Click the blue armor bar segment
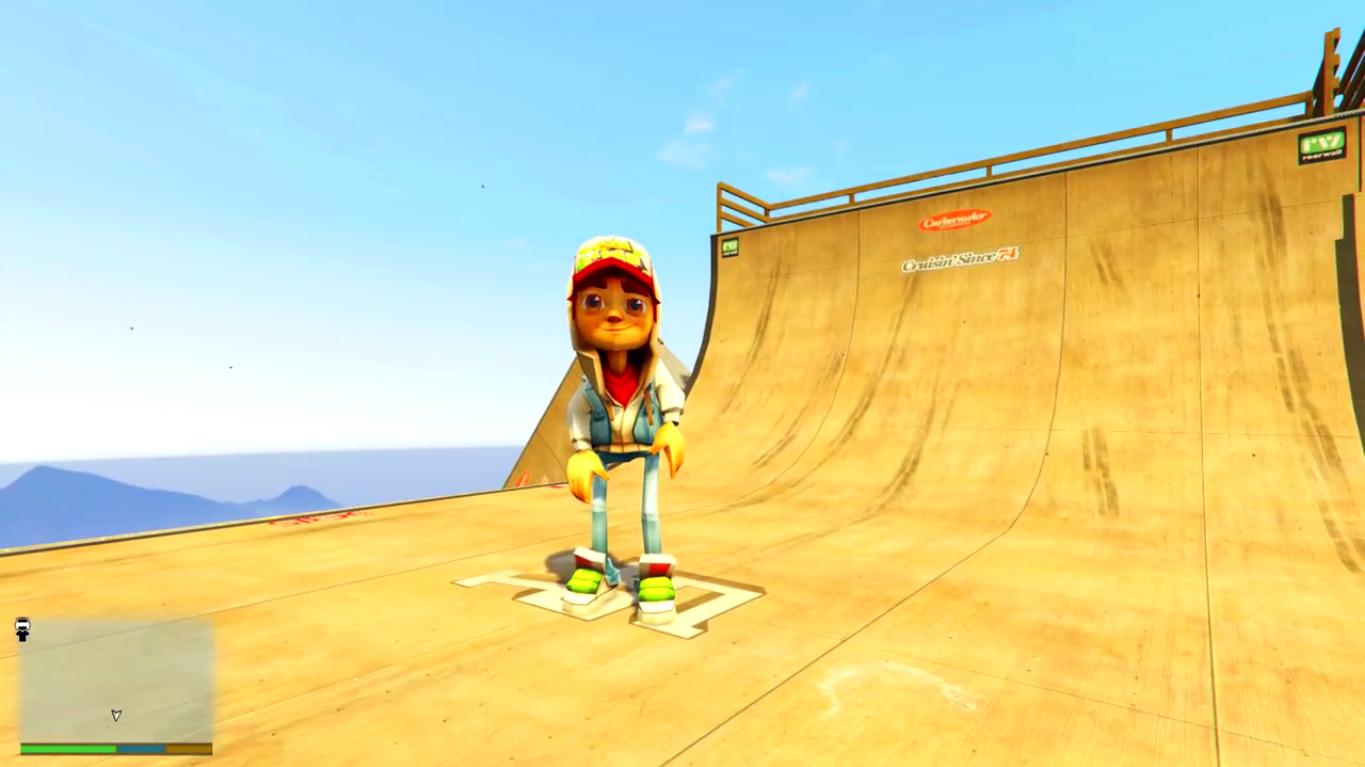 point(140,747)
